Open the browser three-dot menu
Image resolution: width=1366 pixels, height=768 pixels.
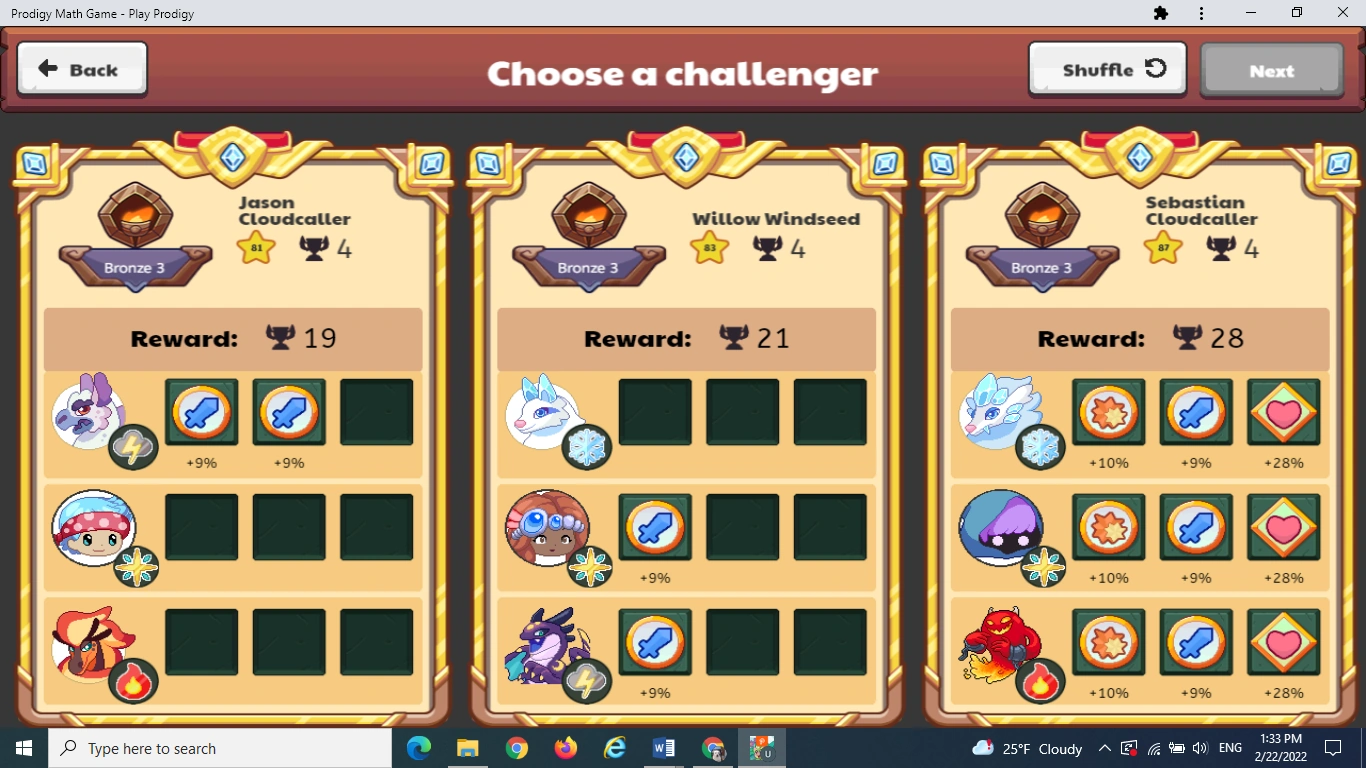pos(1201,13)
